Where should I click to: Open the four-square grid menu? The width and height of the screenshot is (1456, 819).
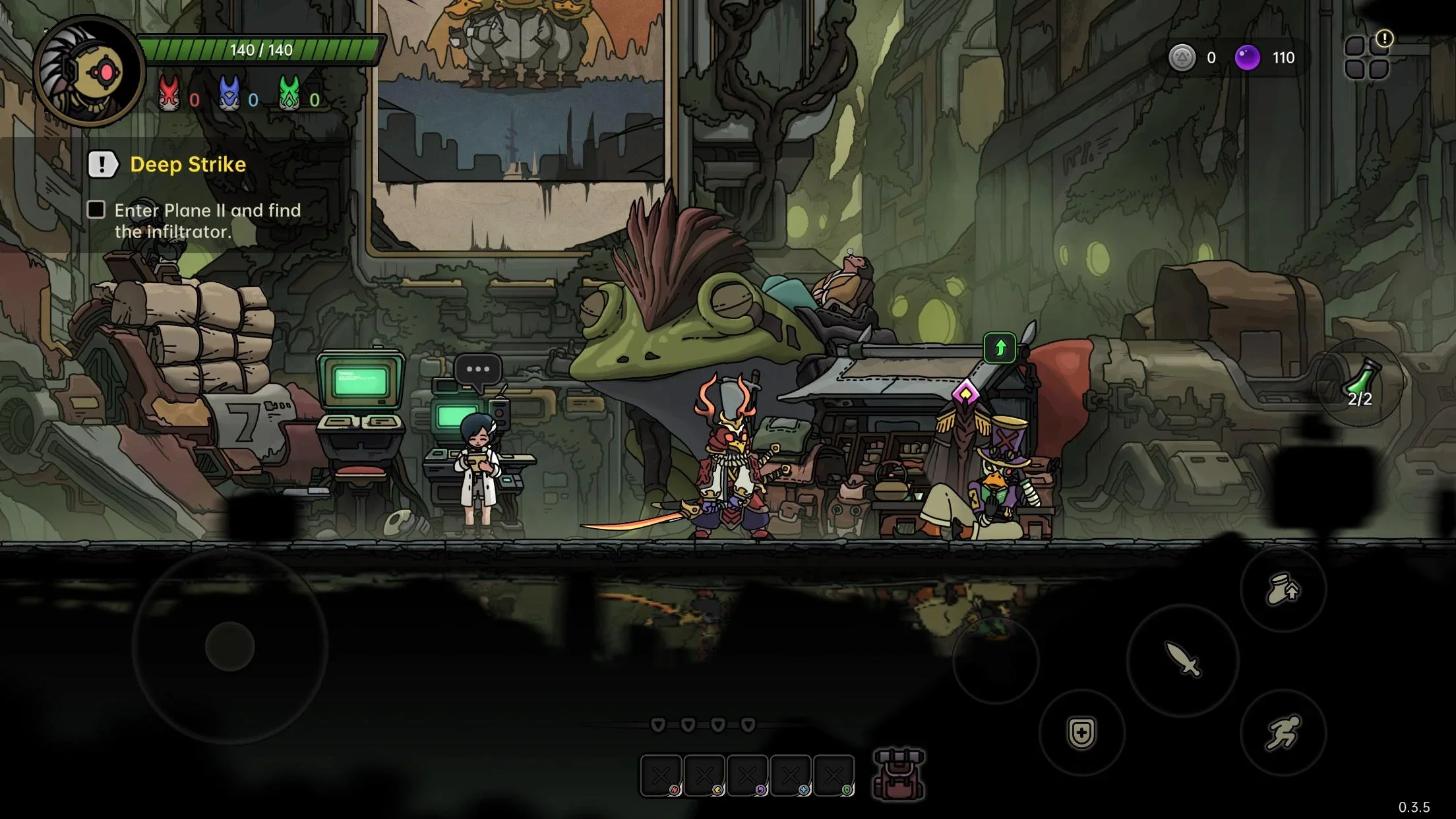pos(1367,58)
